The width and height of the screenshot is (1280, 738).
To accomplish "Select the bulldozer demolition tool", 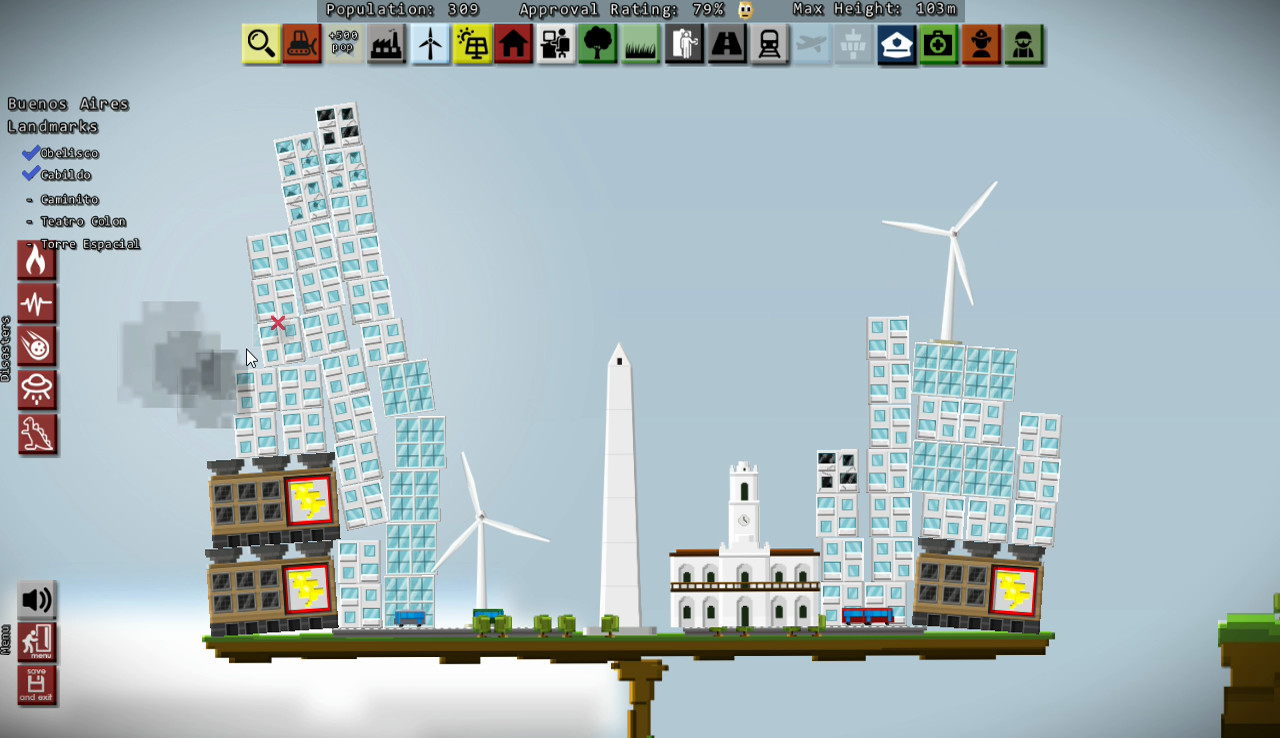I will (x=302, y=44).
